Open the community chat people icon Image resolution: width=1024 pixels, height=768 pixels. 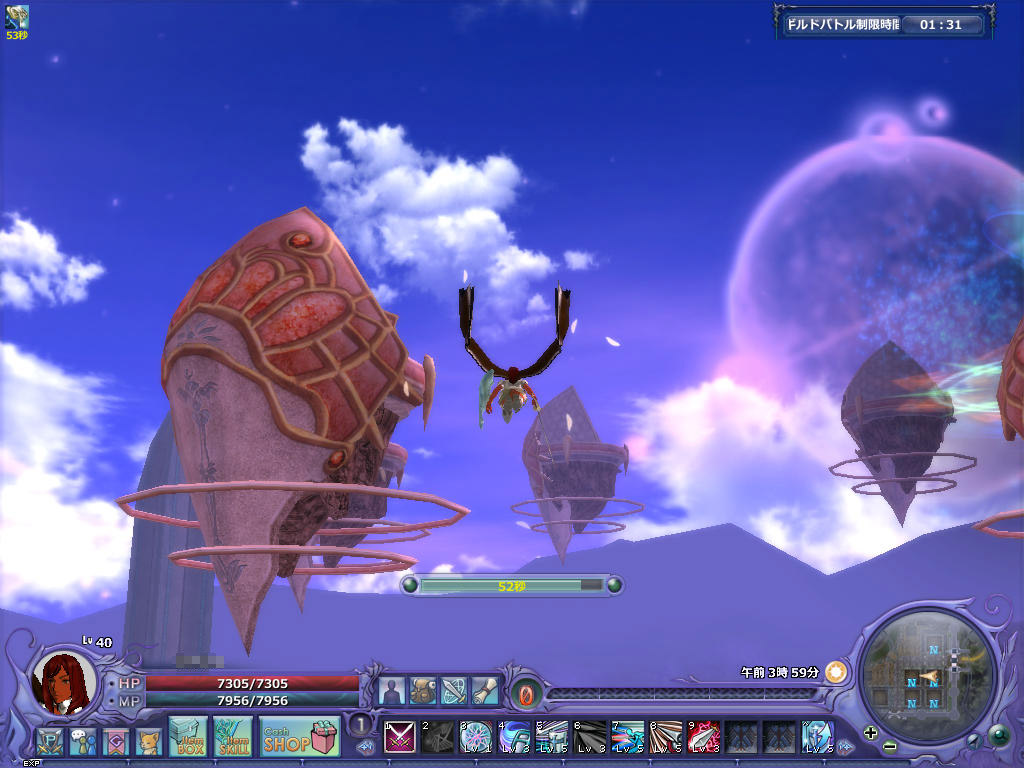coord(82,741)
